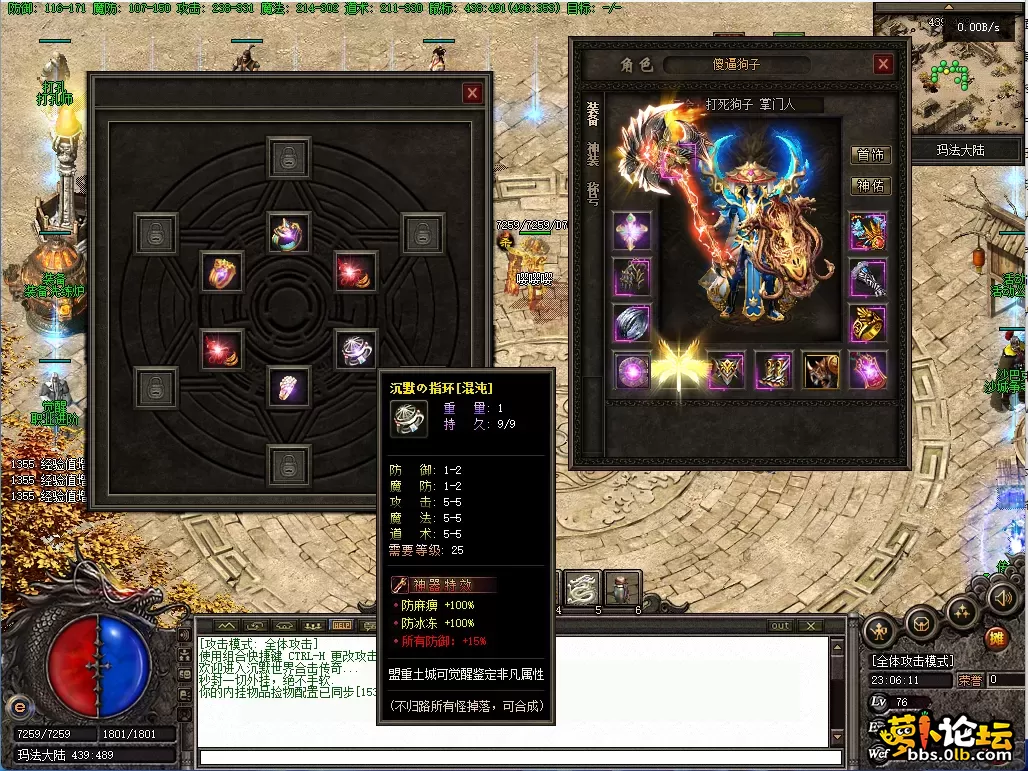The height and width of the screenshot is (771, 1028).
Task: Select the silver armored bracer slot
Action: tap(868, 278)
